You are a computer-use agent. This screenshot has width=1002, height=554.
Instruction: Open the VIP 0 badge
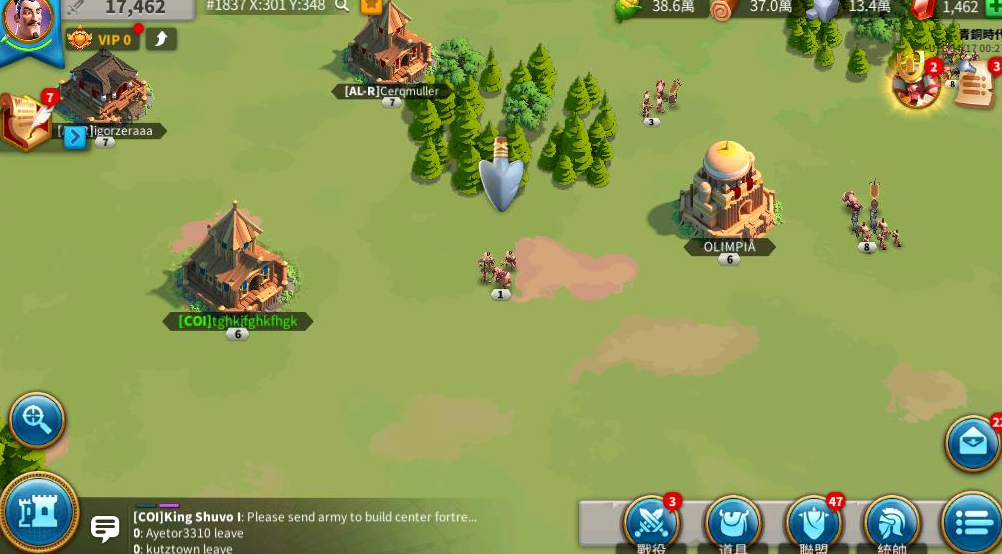[x=101, y=40]
